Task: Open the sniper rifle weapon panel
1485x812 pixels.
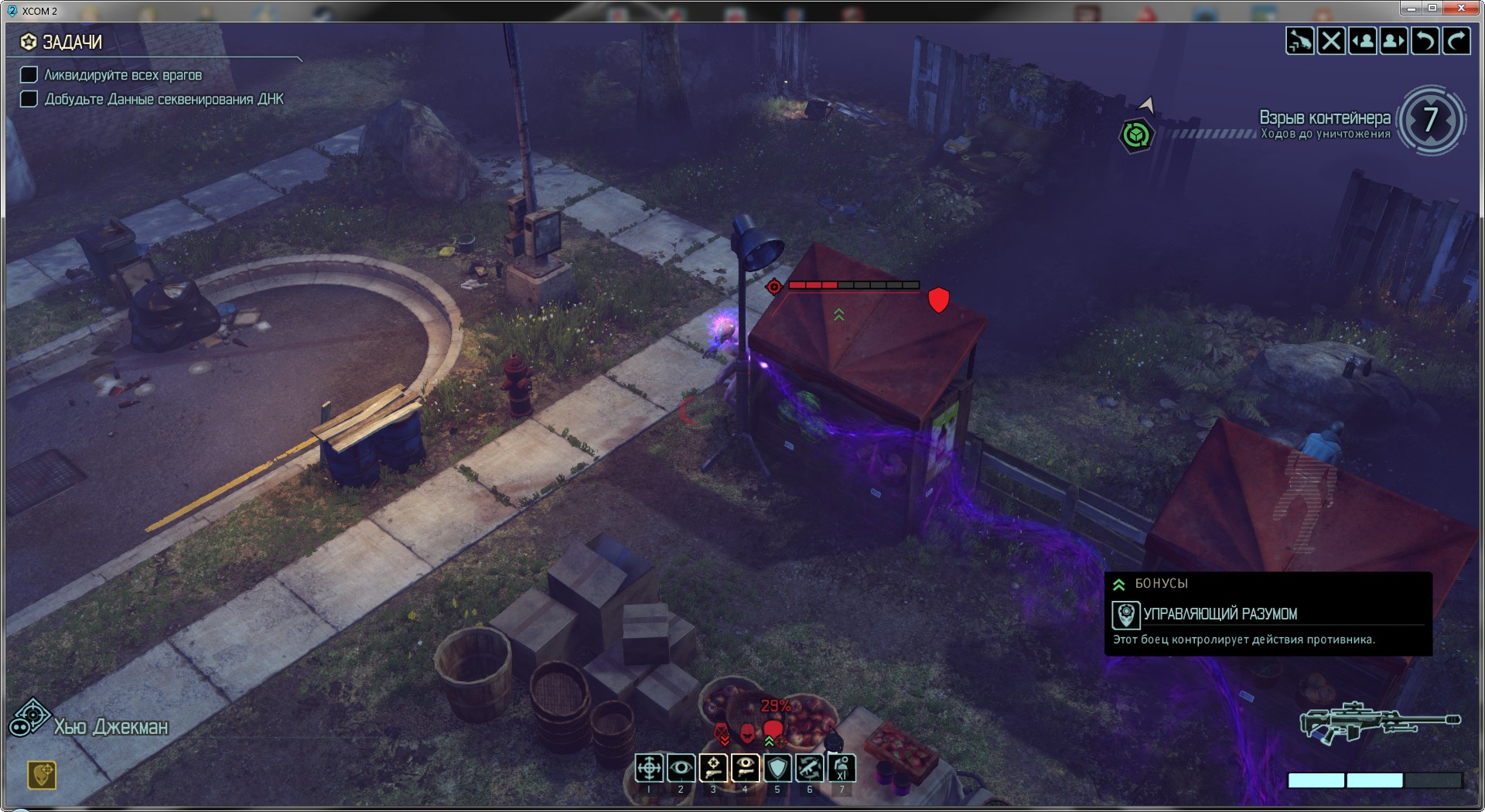Action: pos(1380,722)
